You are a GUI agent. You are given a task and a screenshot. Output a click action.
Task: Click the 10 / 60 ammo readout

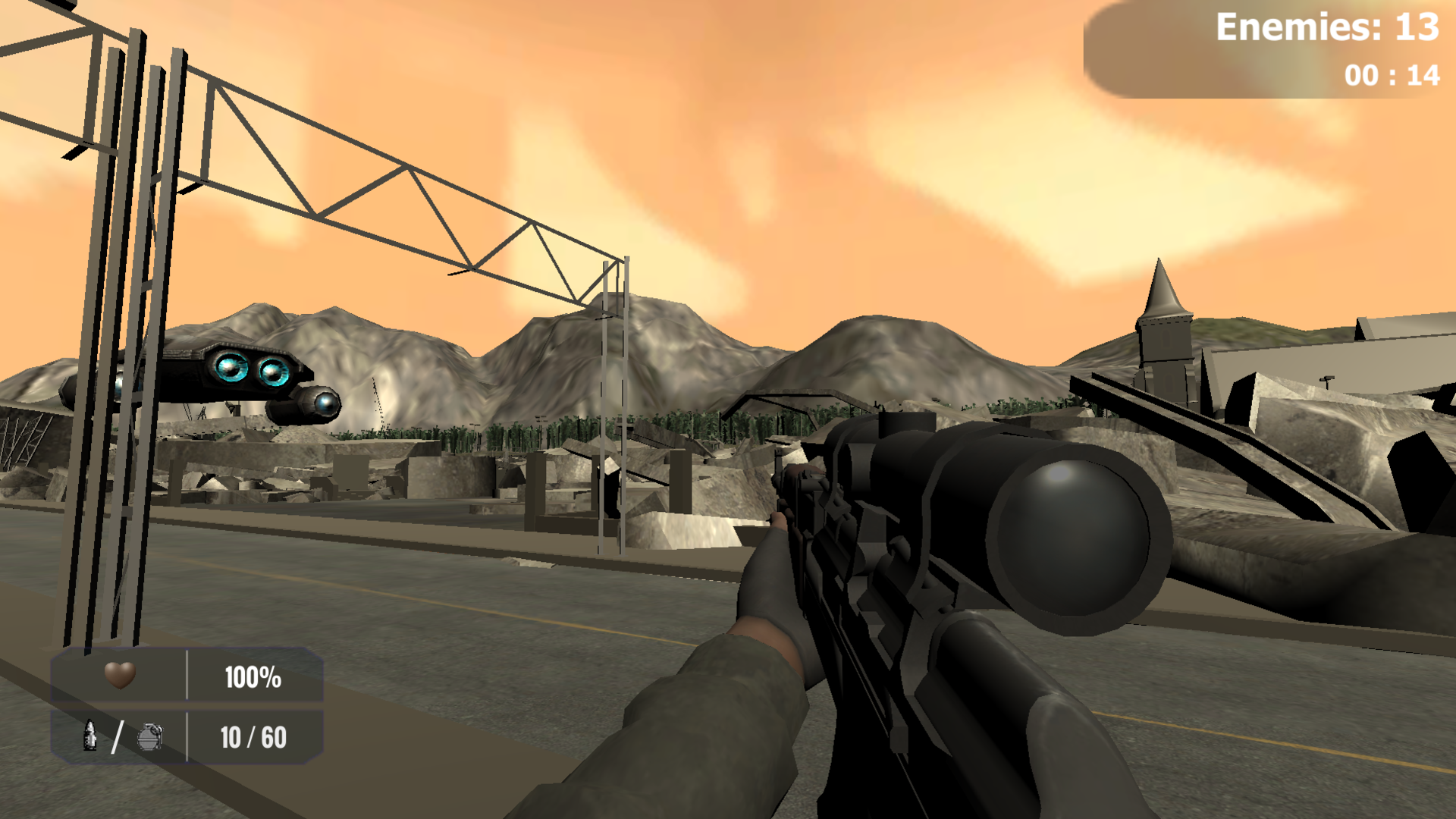coord(252,737)
